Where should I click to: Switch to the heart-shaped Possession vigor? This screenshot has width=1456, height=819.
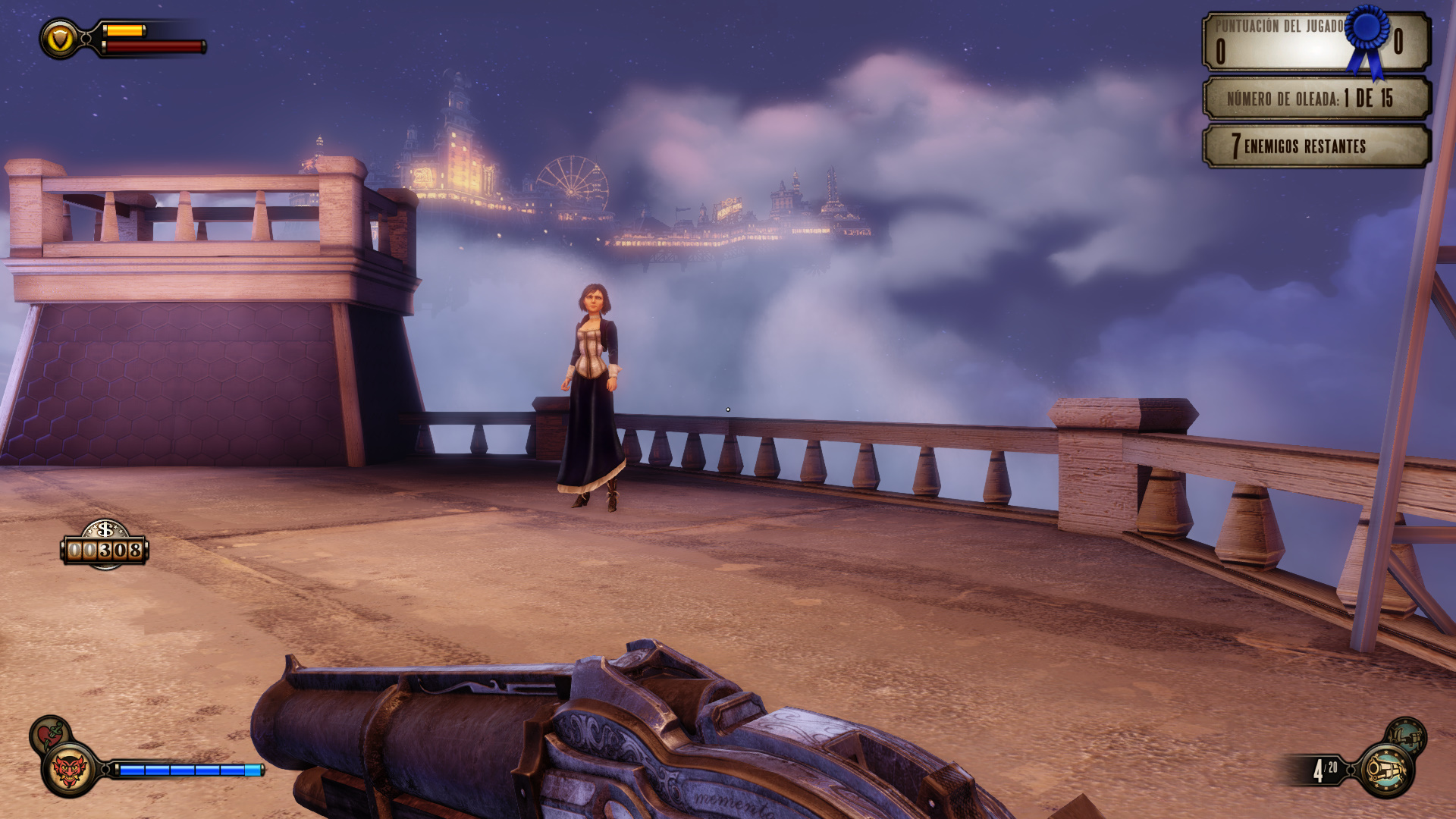tap(50, 734)
